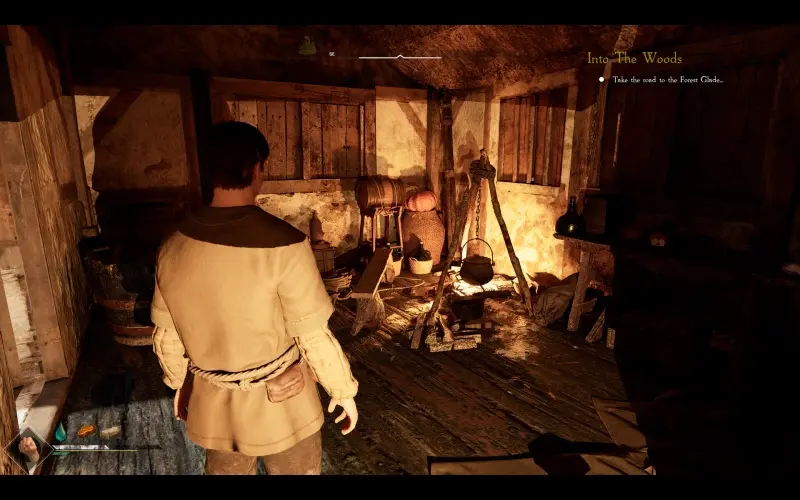800x500 pixels.
Task: Click the compass bar at the top
Action: point(399,57)
